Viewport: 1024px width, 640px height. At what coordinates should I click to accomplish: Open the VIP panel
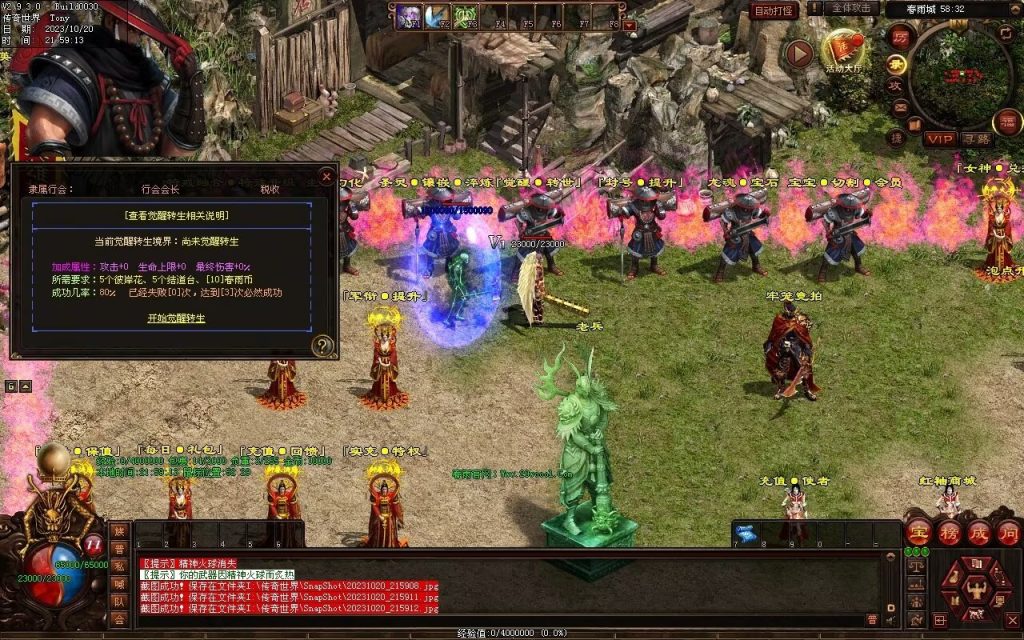pyautogui.click(x=939, y=139)
